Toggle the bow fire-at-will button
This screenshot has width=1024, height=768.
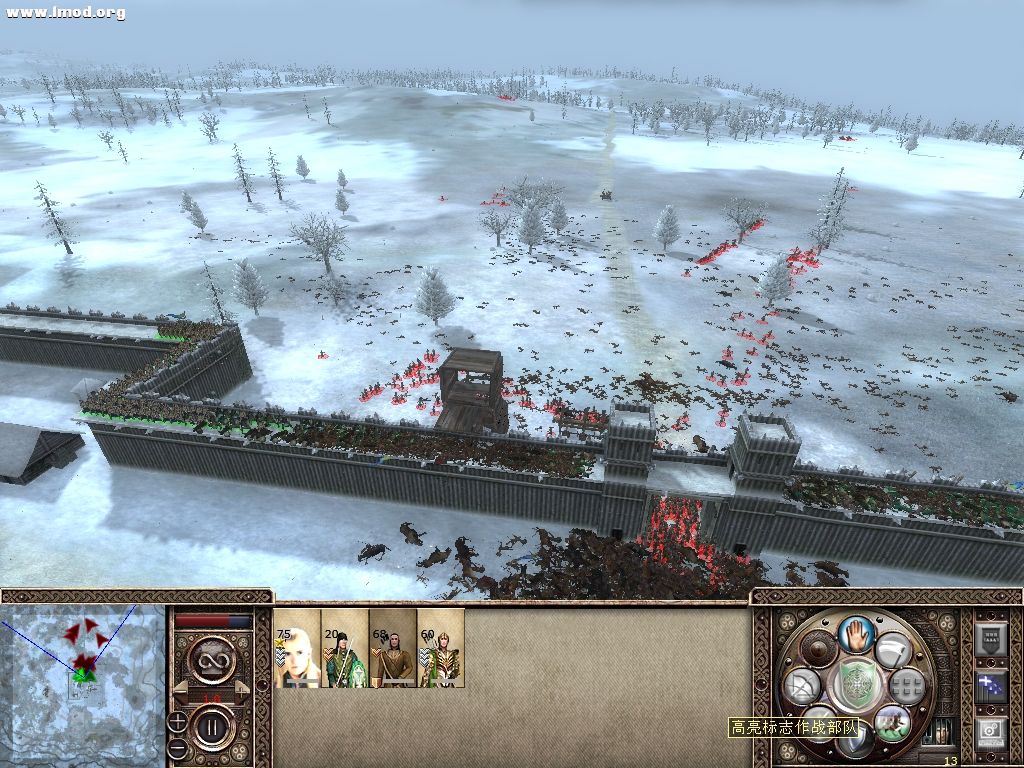(x=803, y=686)
